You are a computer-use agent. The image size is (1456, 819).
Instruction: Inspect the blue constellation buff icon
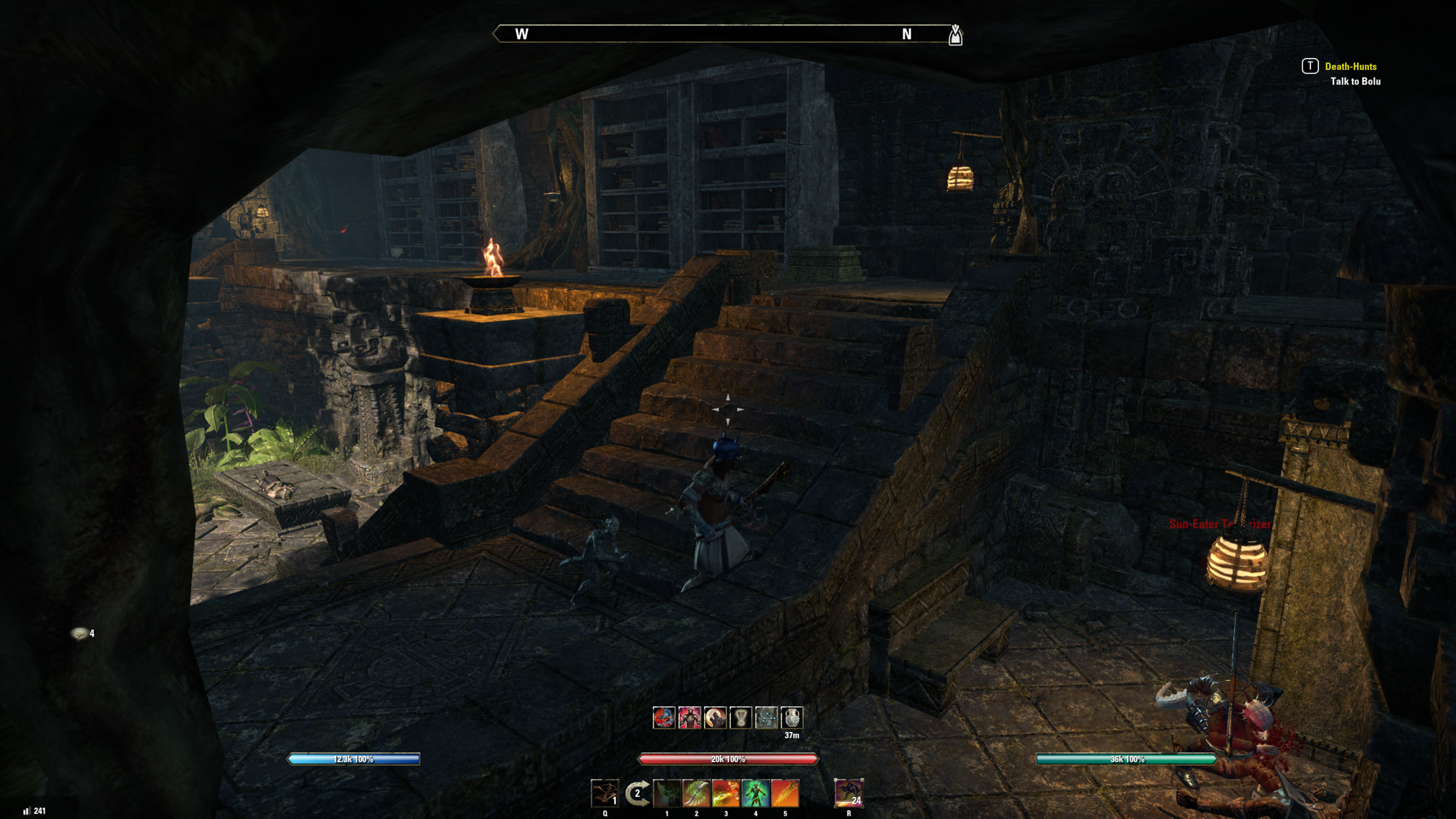(766, 717)
